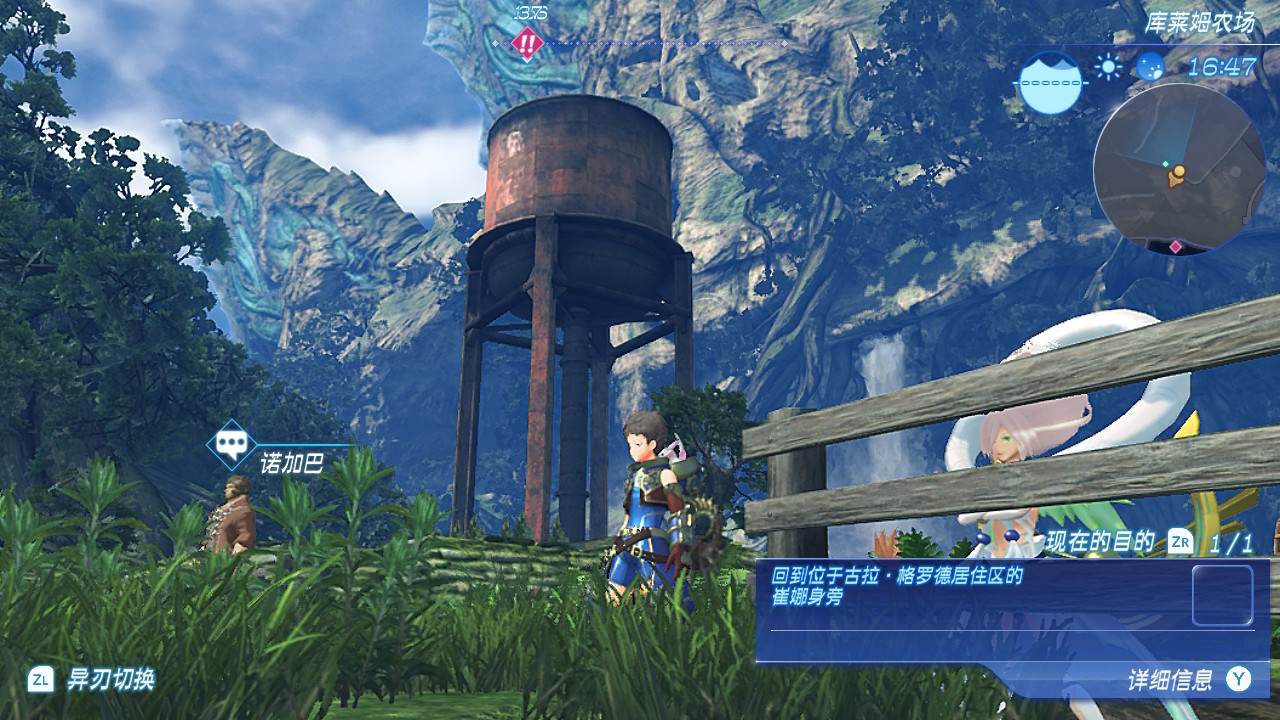1280x720 pixels.
Task: Click the cloud sea tide level icon
Action: (x=1051, y=82)
